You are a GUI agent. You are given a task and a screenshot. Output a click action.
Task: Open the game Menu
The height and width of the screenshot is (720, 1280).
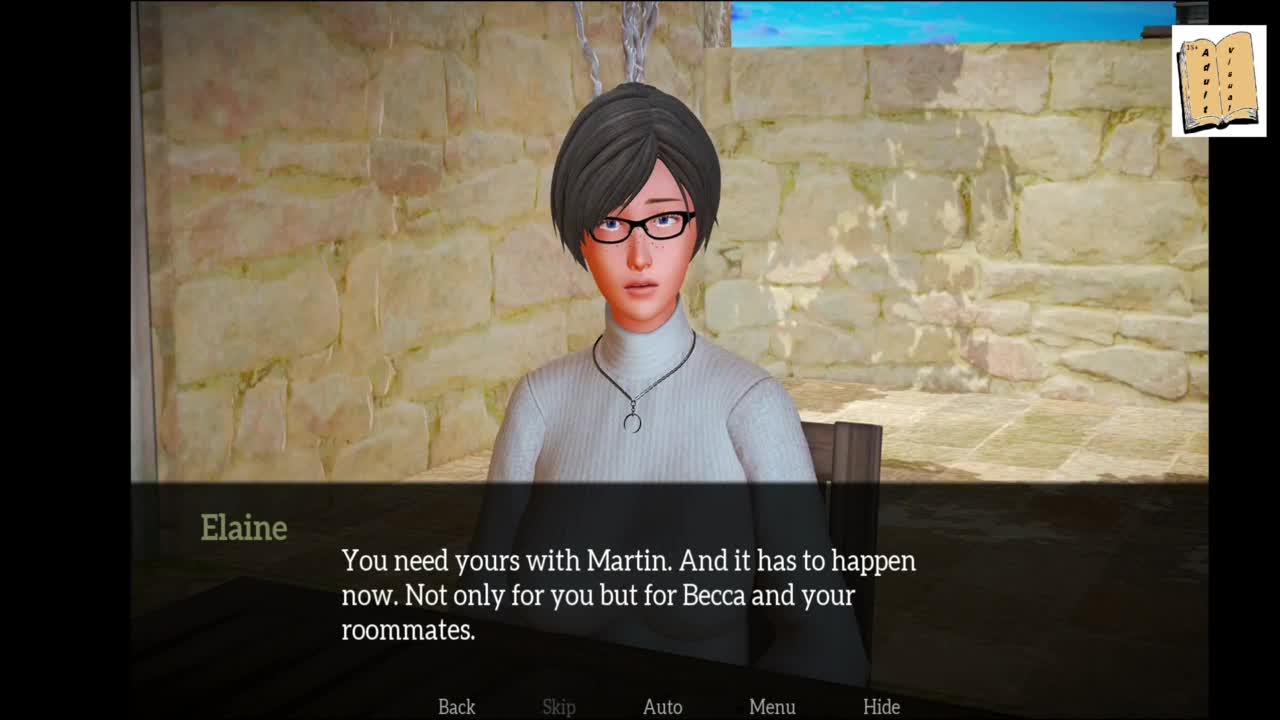772,707
